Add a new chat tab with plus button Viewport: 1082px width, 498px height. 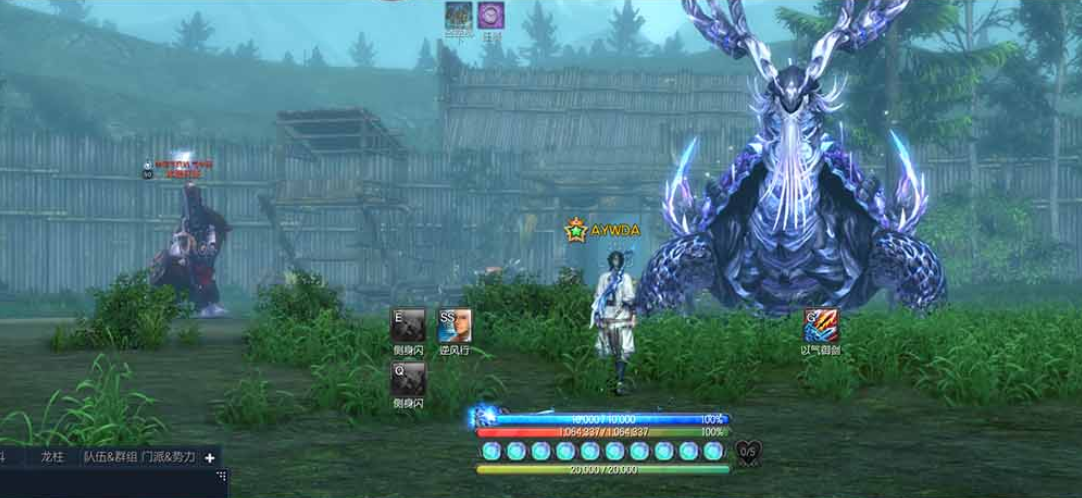210,457
